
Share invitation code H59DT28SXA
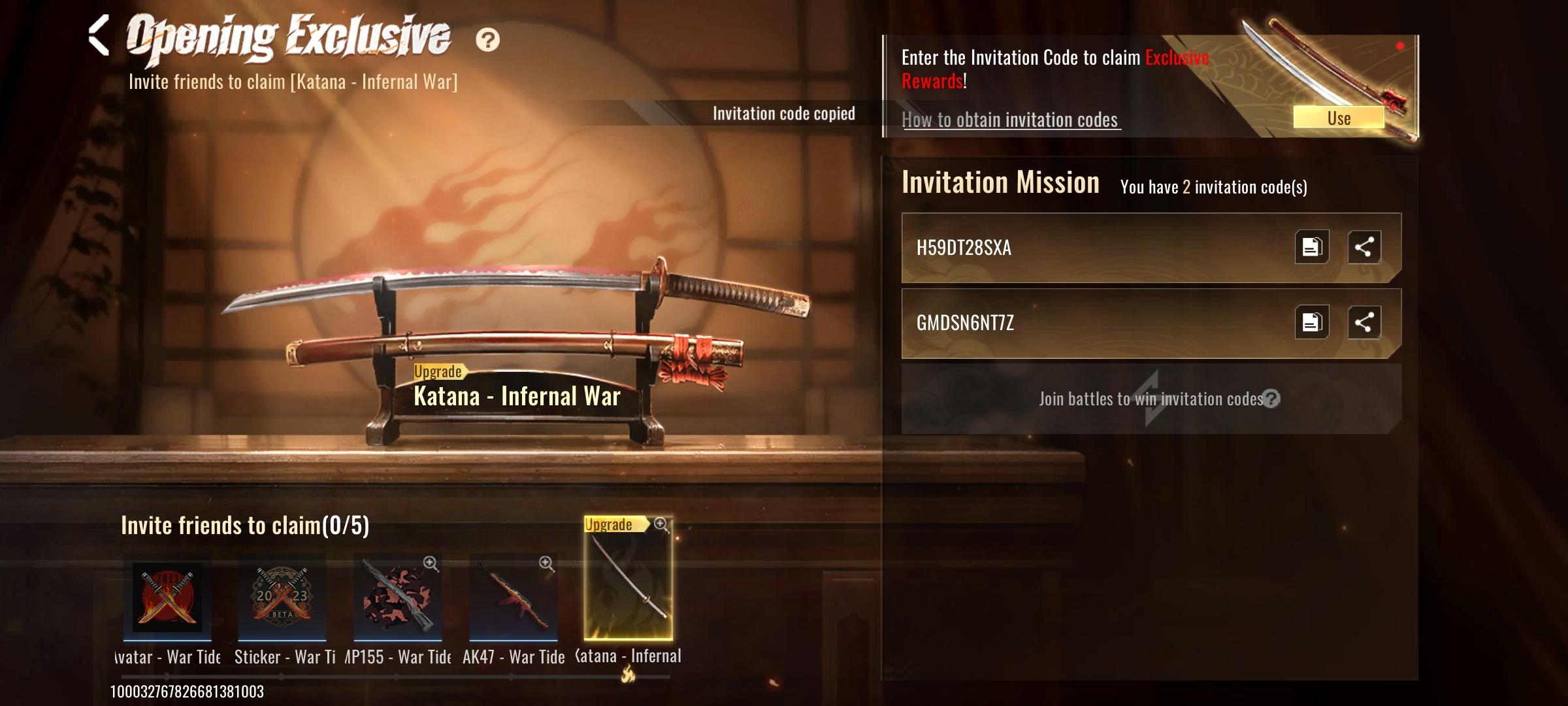pyautogui.click(x=1364, y=247)
